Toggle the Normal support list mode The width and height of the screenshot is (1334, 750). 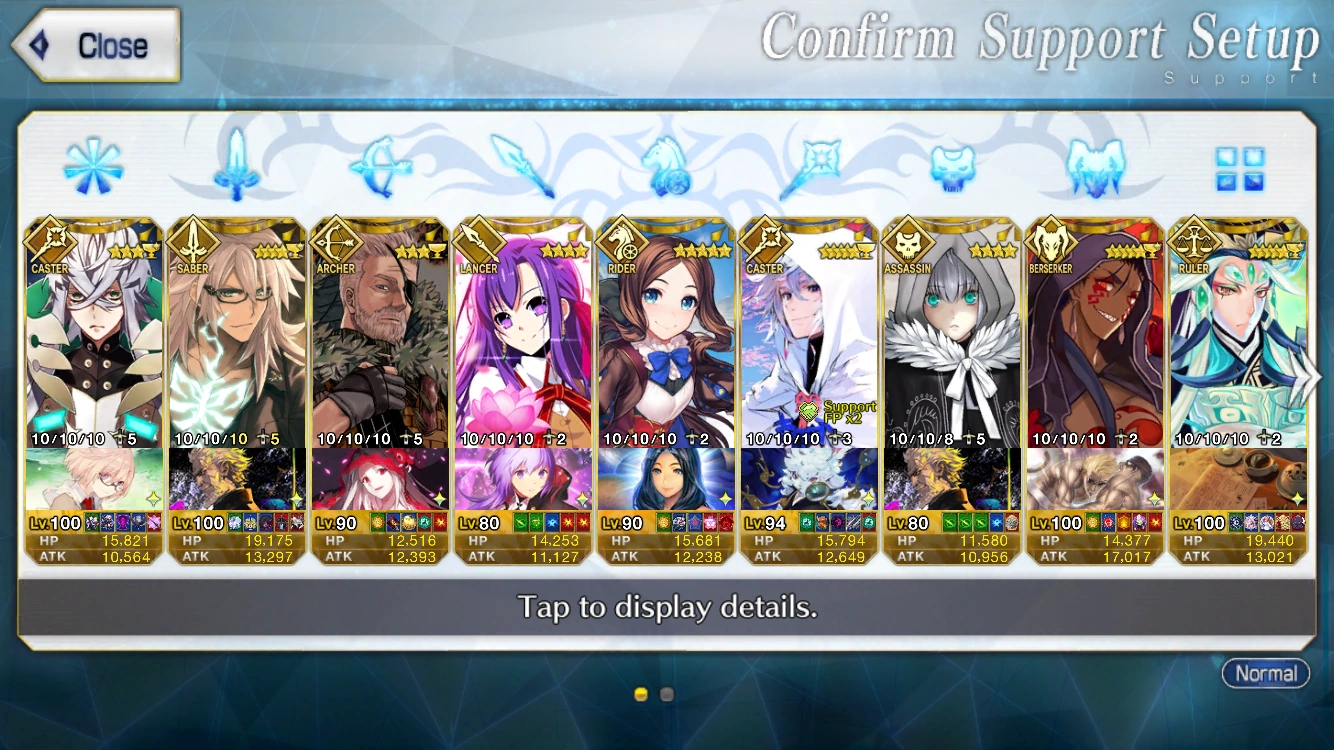click(1266, 674)
